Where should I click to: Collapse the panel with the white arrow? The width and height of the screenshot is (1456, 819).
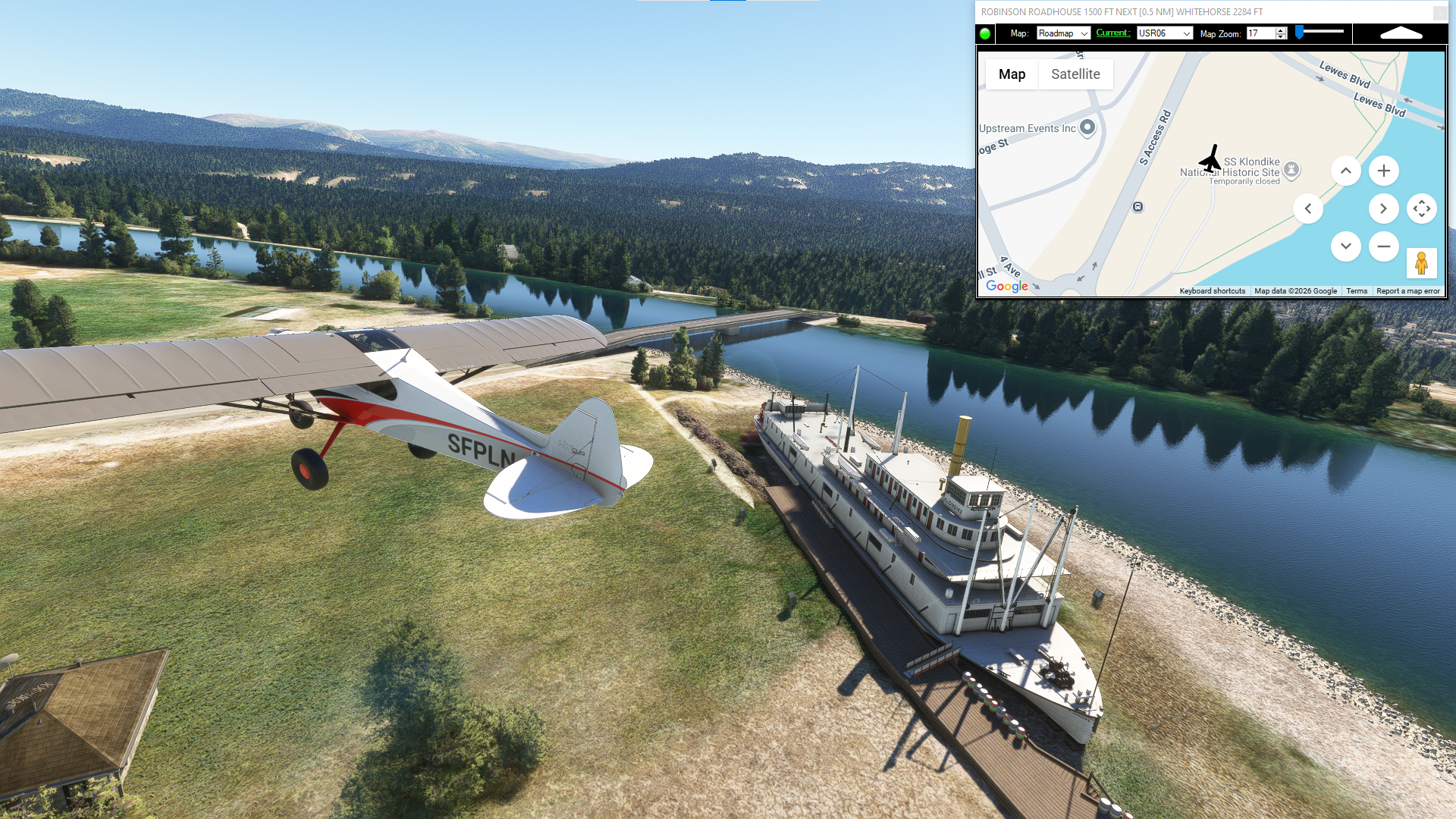1401,33
